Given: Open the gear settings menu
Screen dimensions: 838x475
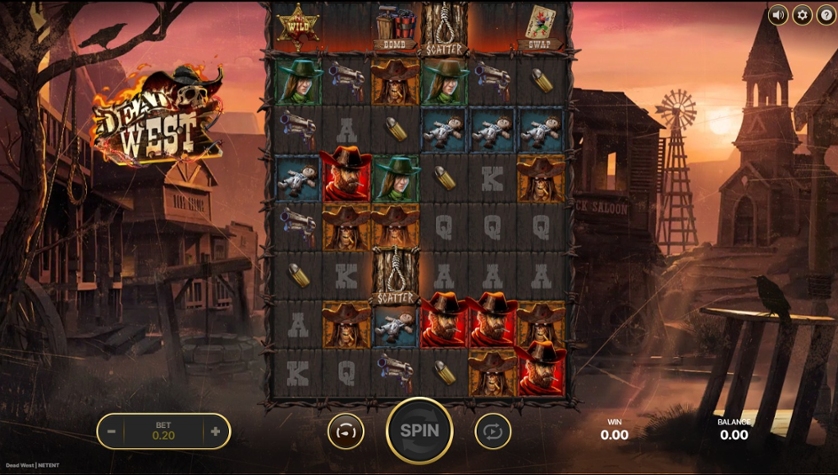Looking at the screenshot, I should 801,15.
